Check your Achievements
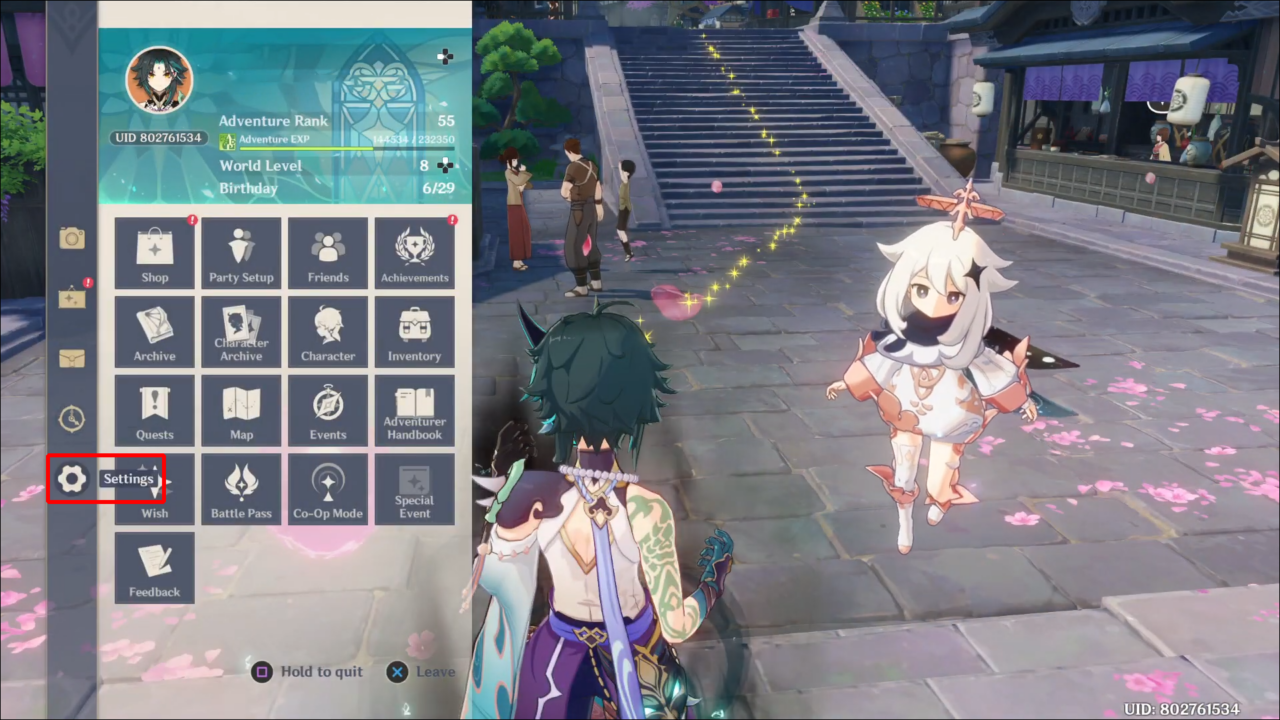Screen dimensions: 1280x720 click(x=414, y=252)
